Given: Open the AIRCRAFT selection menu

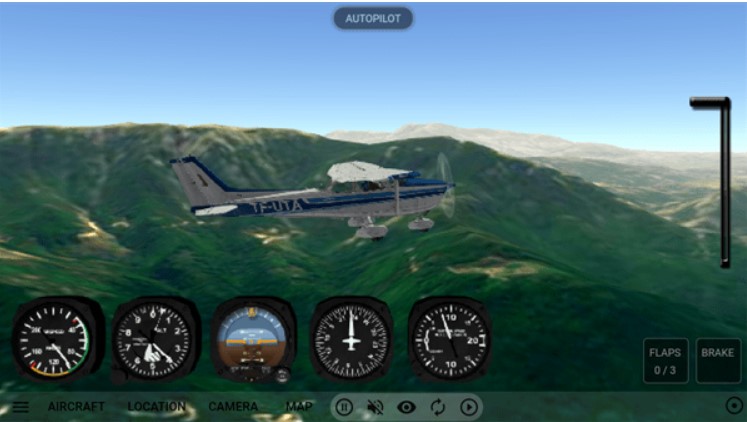Looking at the screenshot, I should click(76, 407).
